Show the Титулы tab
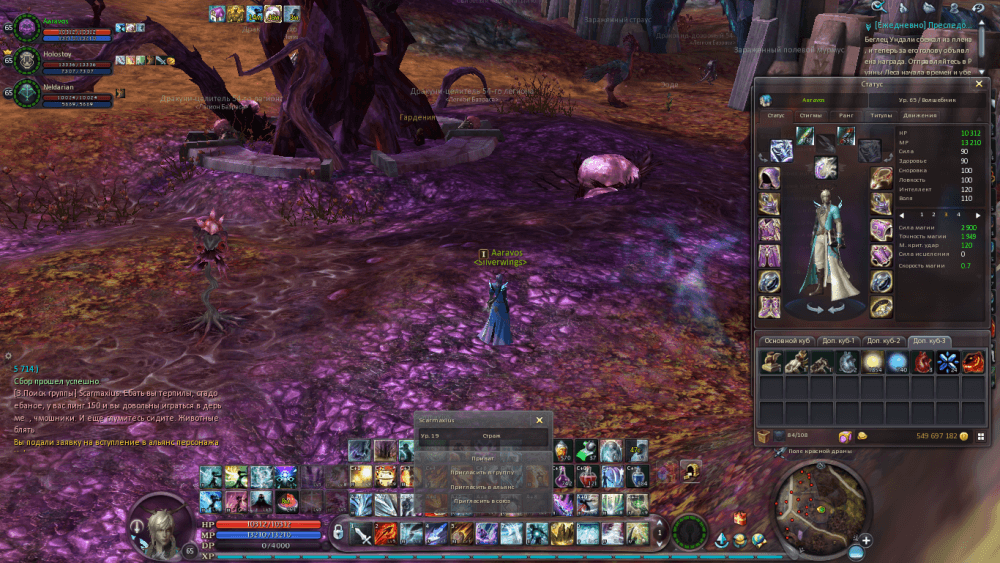This screenshot has height=563, width=1000. (x=881, y=115)
